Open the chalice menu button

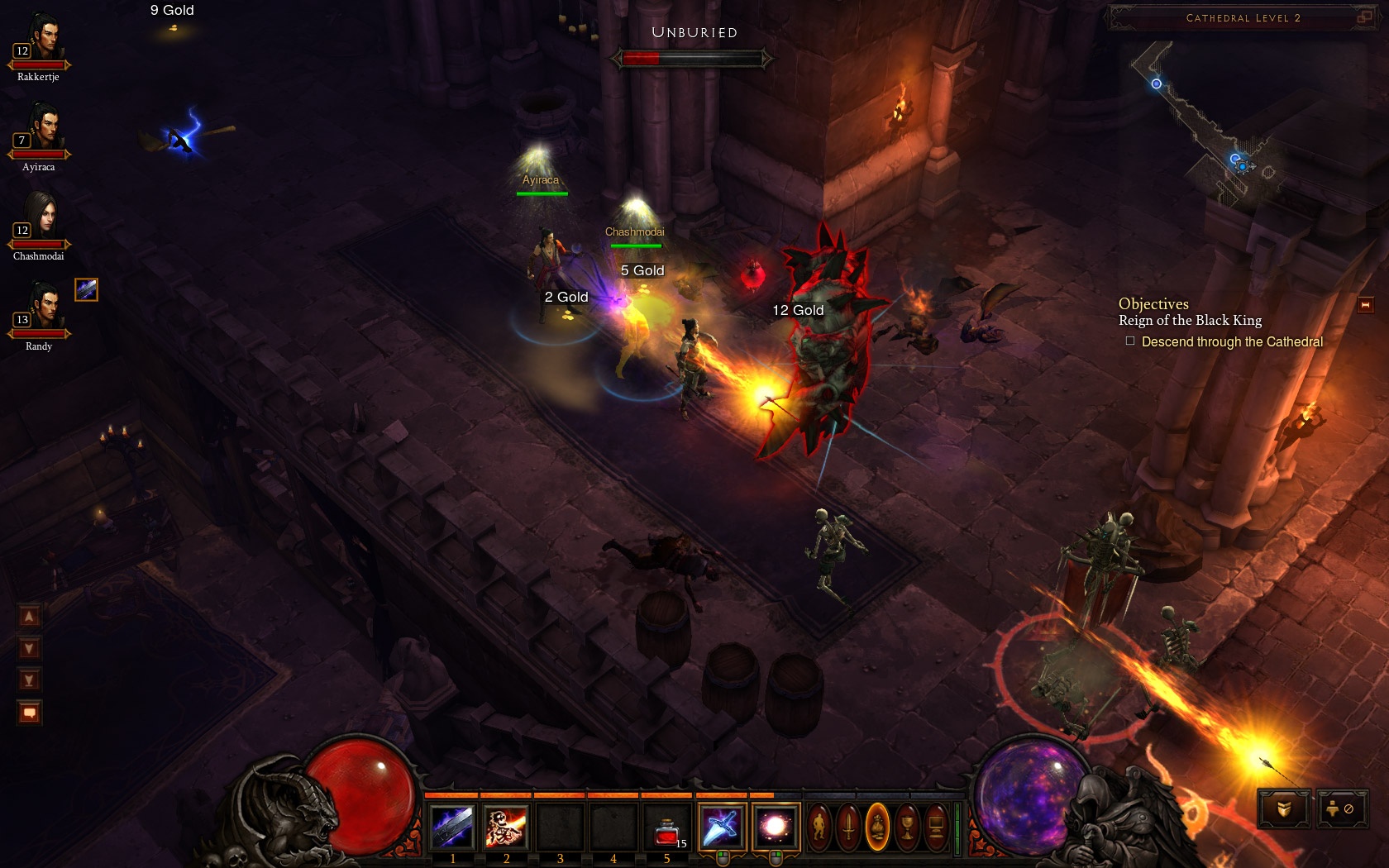(907, 826)
